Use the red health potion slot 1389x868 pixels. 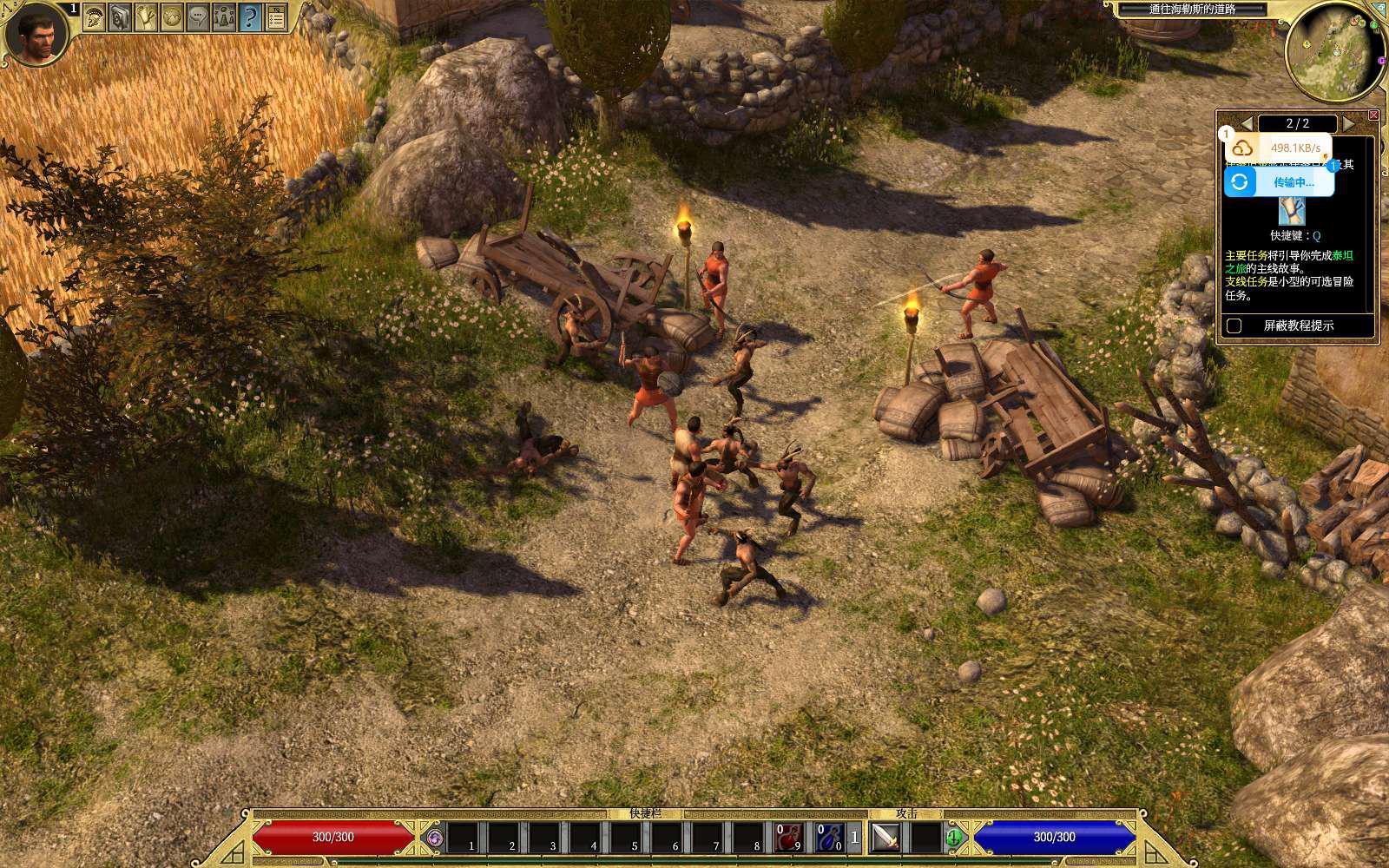pos(788,838)
